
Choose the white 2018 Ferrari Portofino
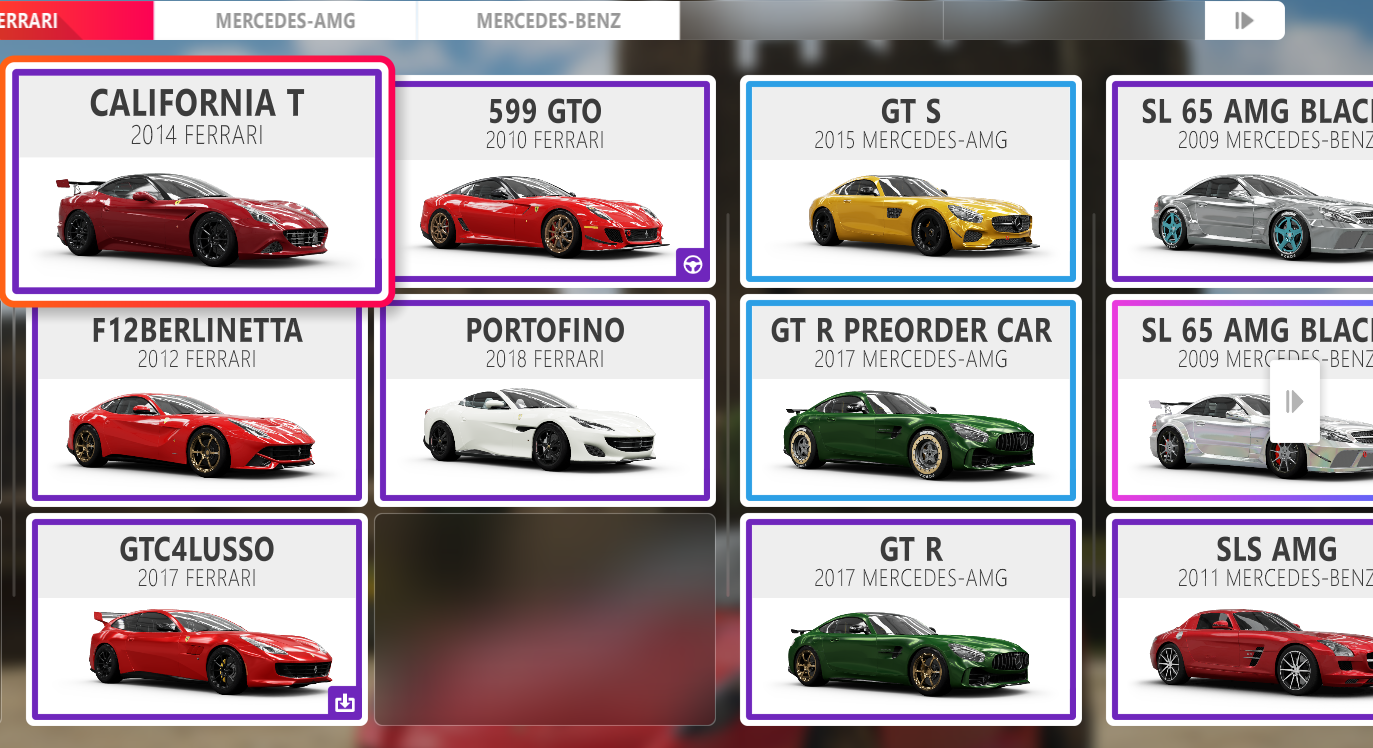[x=545, y=400]
